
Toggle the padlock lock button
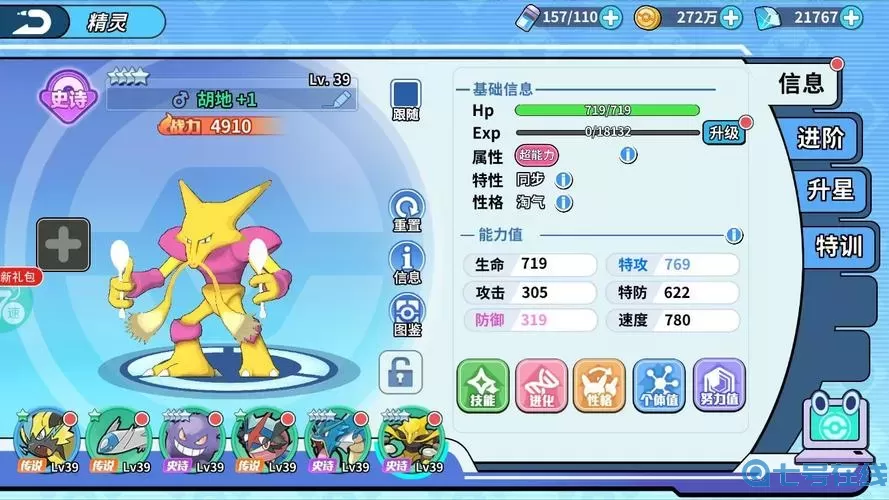coord(400,372)
